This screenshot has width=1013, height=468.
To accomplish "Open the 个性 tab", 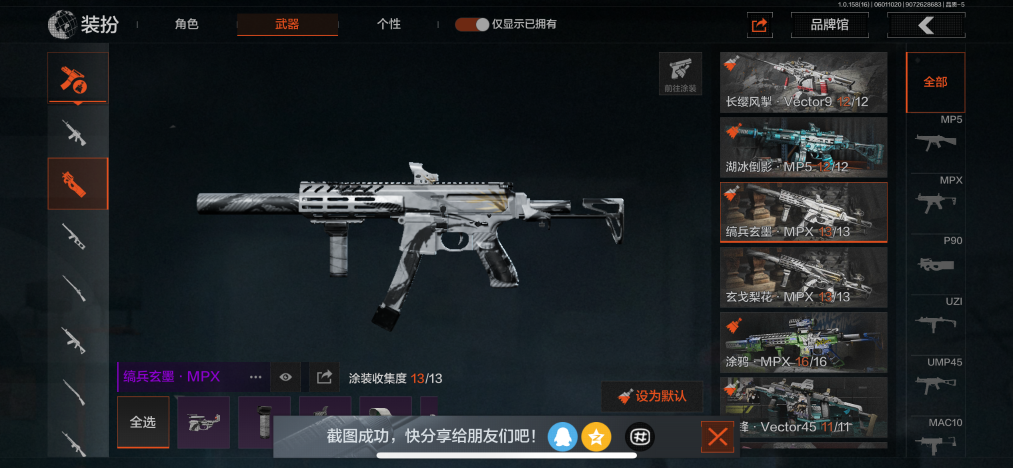I will (x=388, y=24).
